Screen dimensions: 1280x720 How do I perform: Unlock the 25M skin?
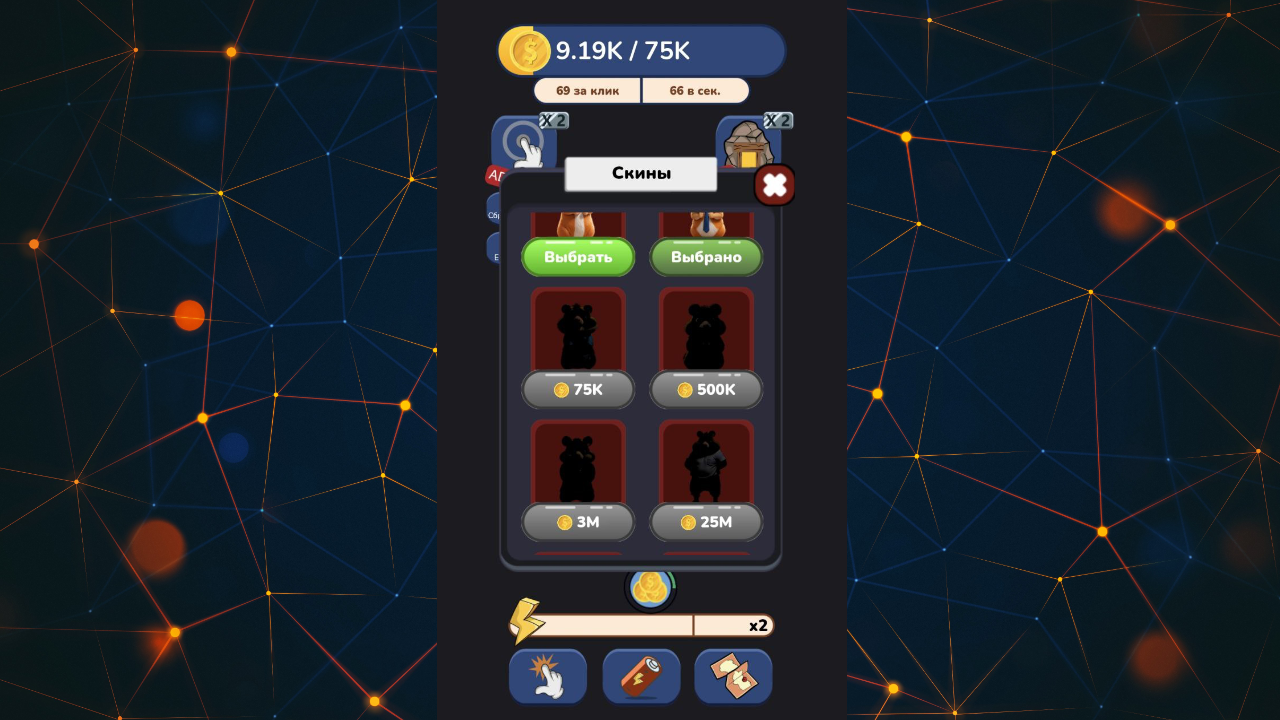[x=706, y=522]
